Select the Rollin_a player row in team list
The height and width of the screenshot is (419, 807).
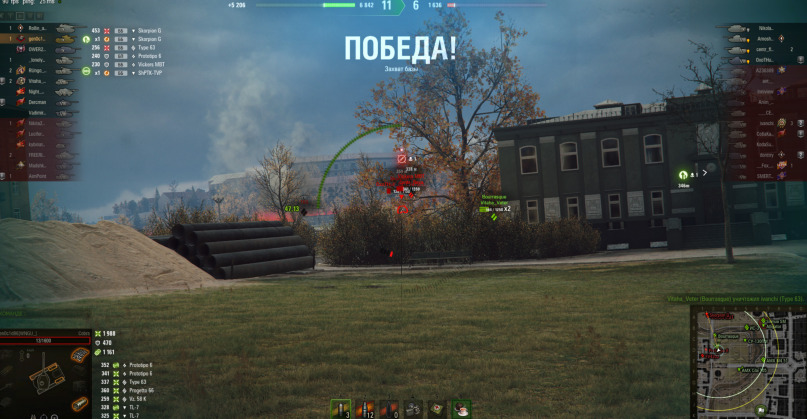(37, 29)
